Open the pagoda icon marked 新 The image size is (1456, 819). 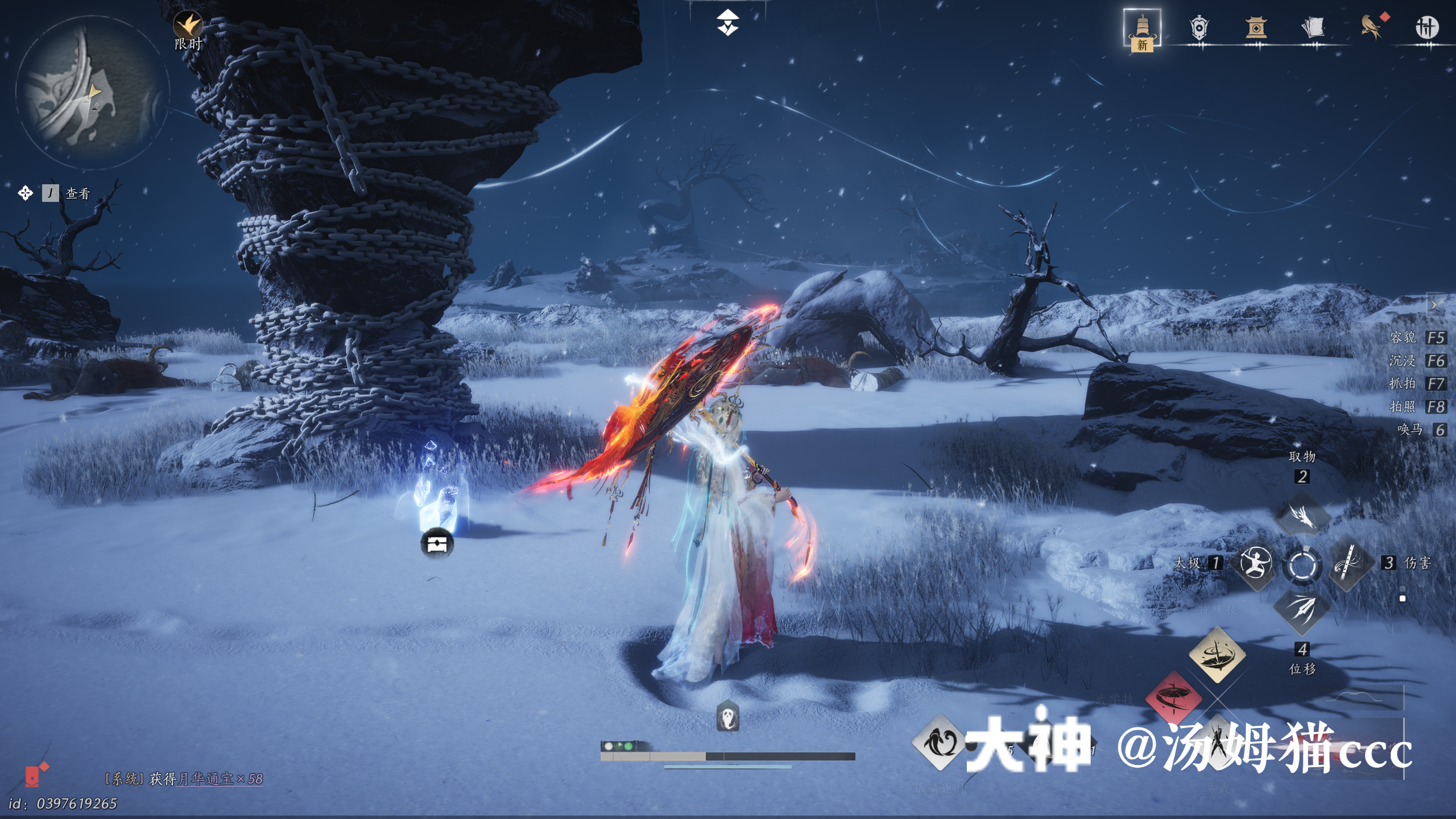(1141, 28)
